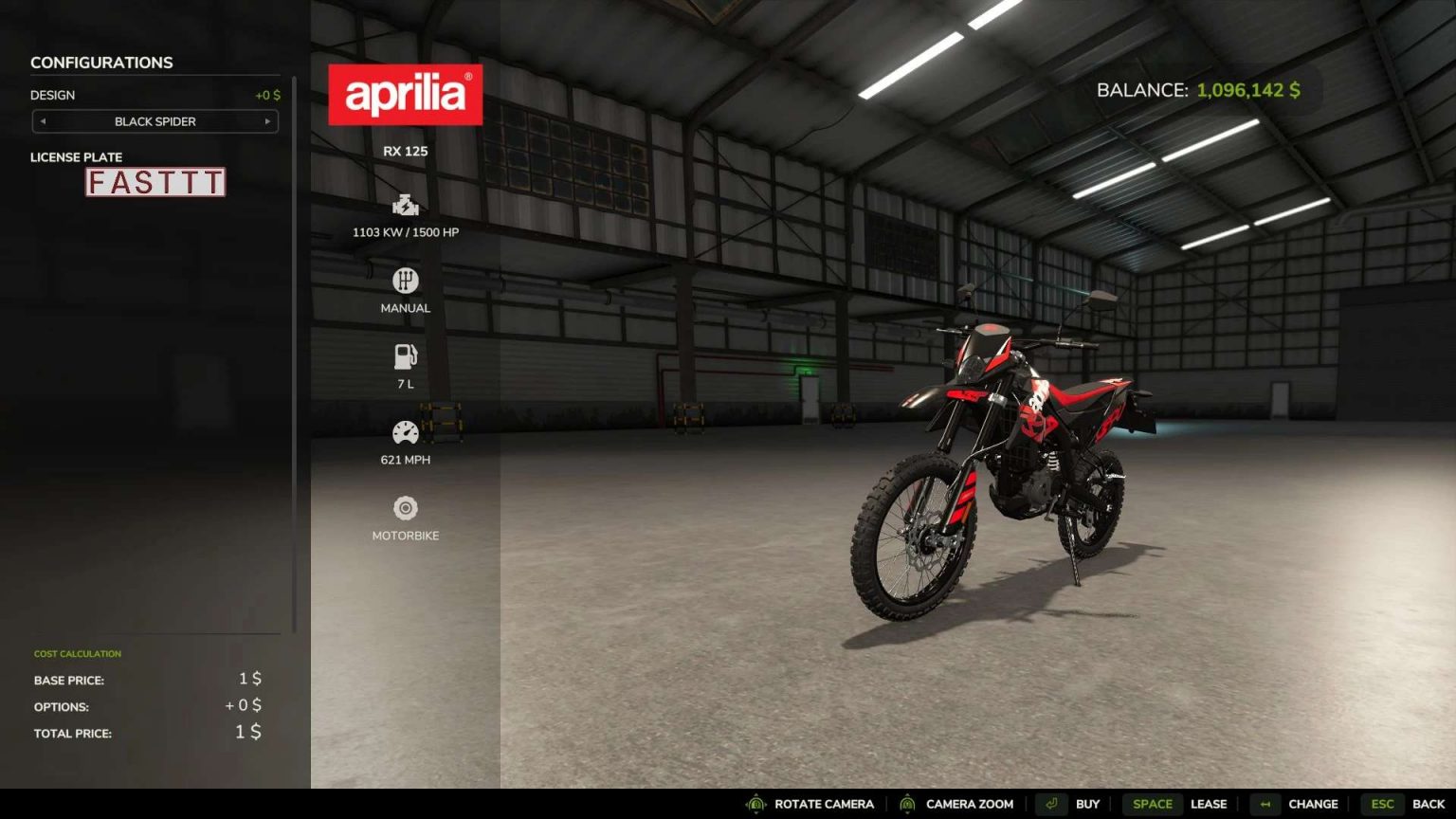Click BACK to exit the shop
This screenshot has height=819, width=1456.
point(1426,803)
